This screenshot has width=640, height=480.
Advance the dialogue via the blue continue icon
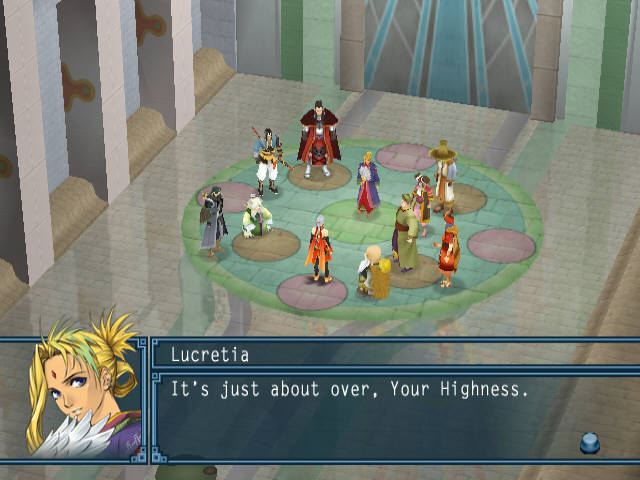pos(589,441)
